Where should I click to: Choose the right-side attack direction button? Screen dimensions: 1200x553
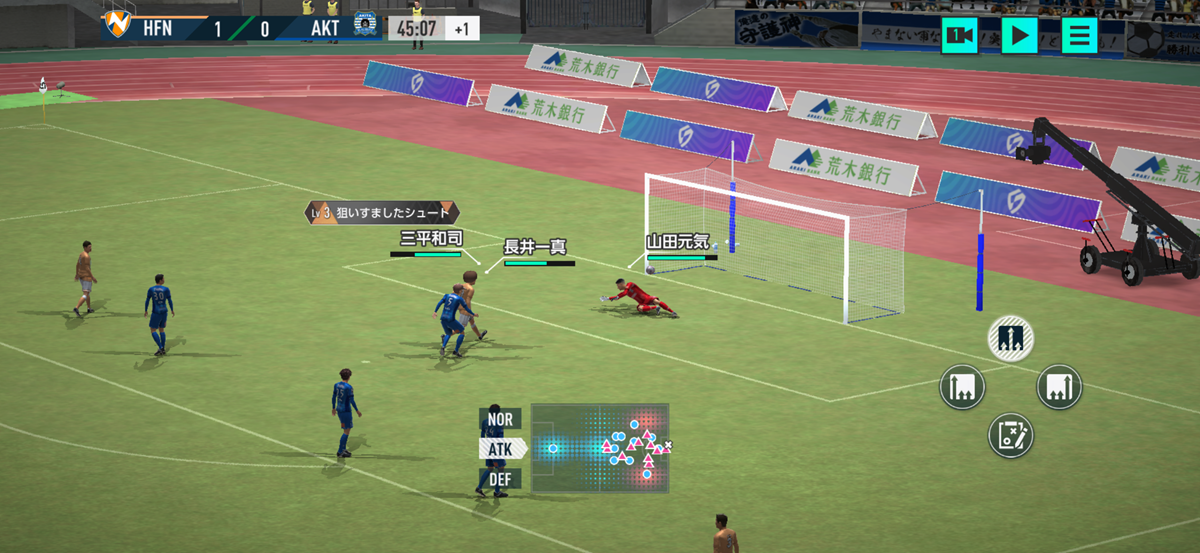(1059, 387)
